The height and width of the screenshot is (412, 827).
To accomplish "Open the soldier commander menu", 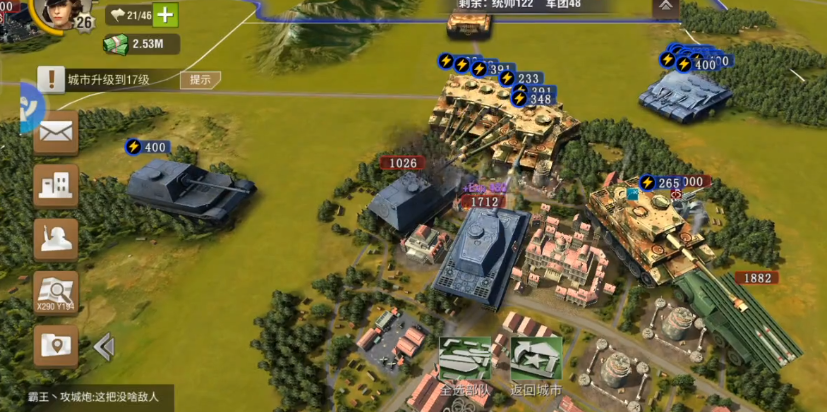I will pos(56,239).
